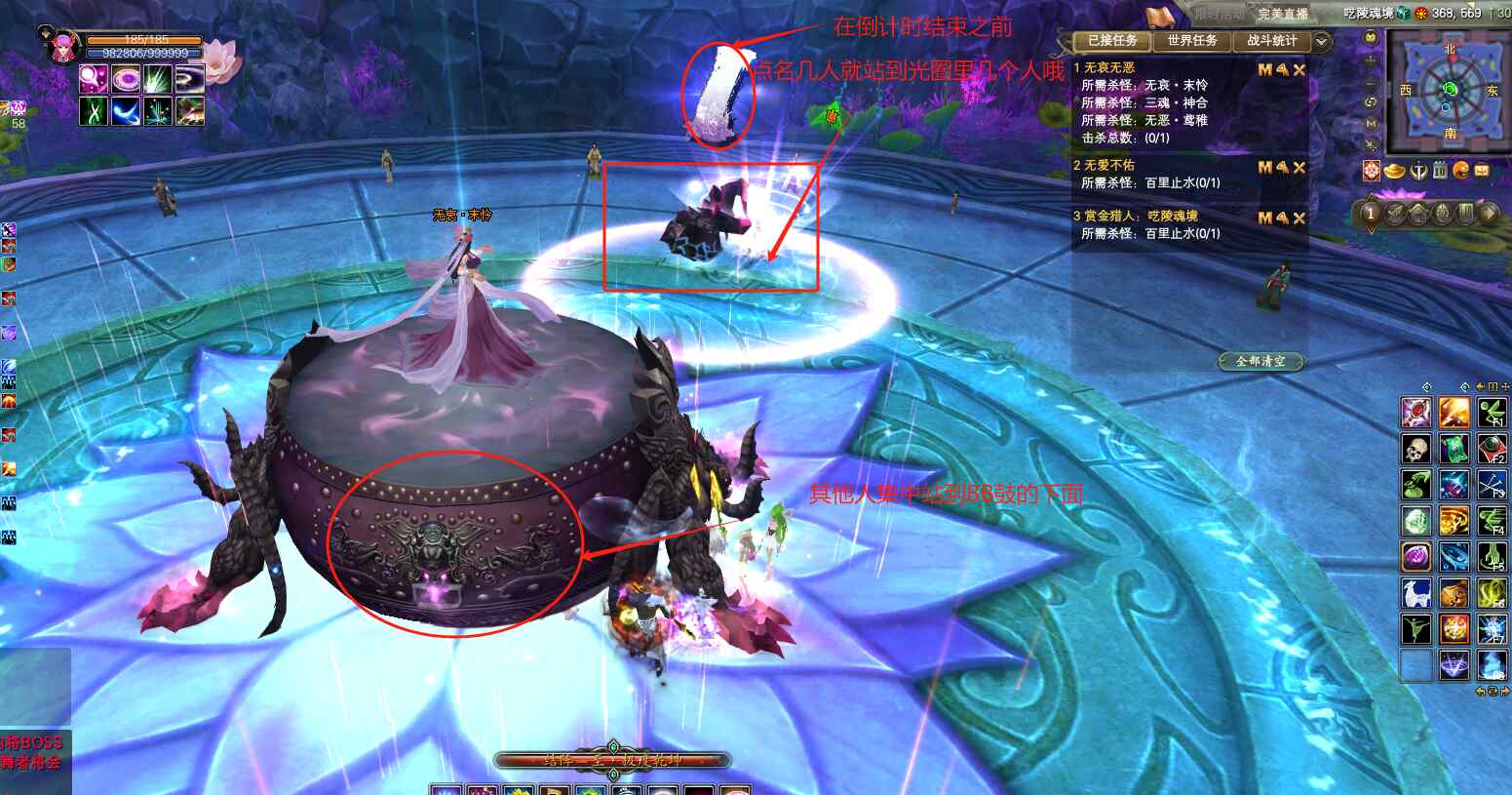This screenshot has width=1512, height=795.
Task: Open the 世界任务 tab
Action: click(x=1191, y=41)
